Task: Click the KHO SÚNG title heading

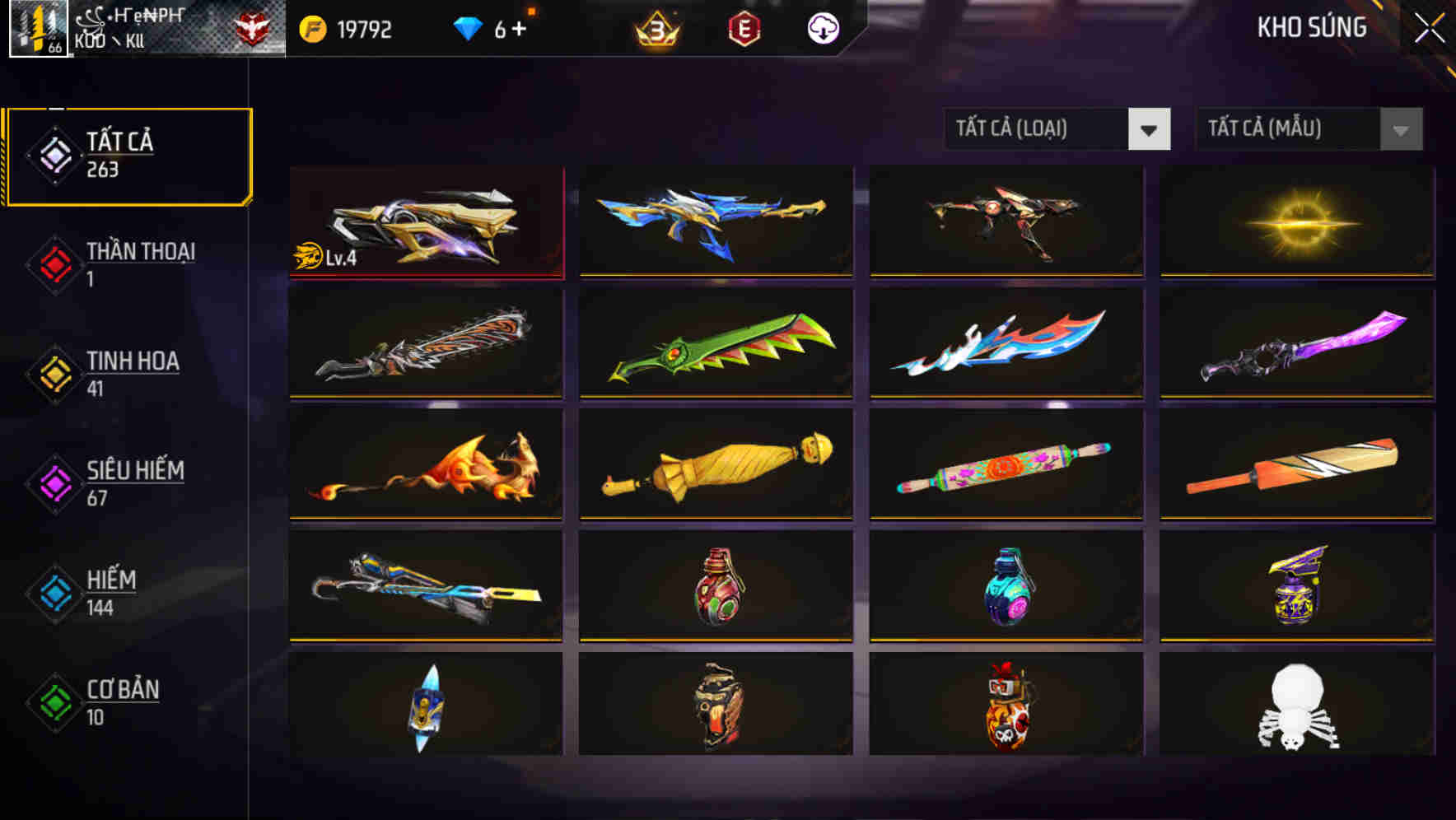Action: [1311, 28]
